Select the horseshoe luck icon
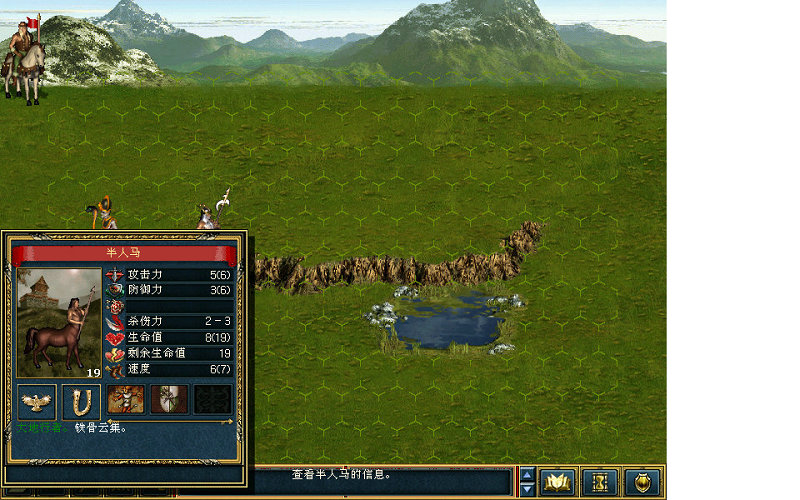The height and width of the screenshot is (500, 800). tap(81, 401)
